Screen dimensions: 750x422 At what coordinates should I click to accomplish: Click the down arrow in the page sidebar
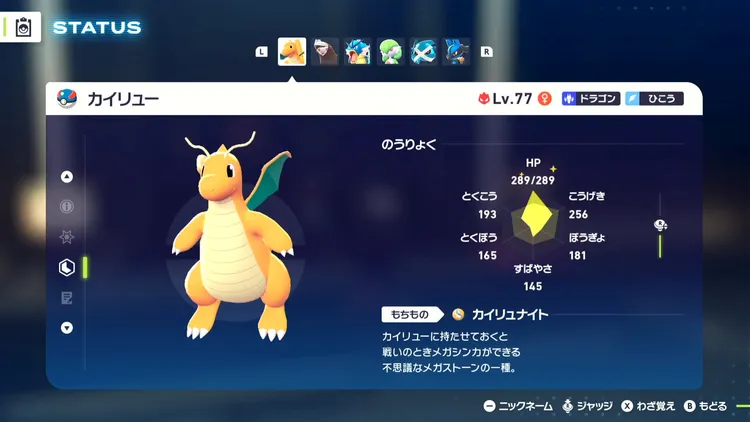tap(67, 327)
